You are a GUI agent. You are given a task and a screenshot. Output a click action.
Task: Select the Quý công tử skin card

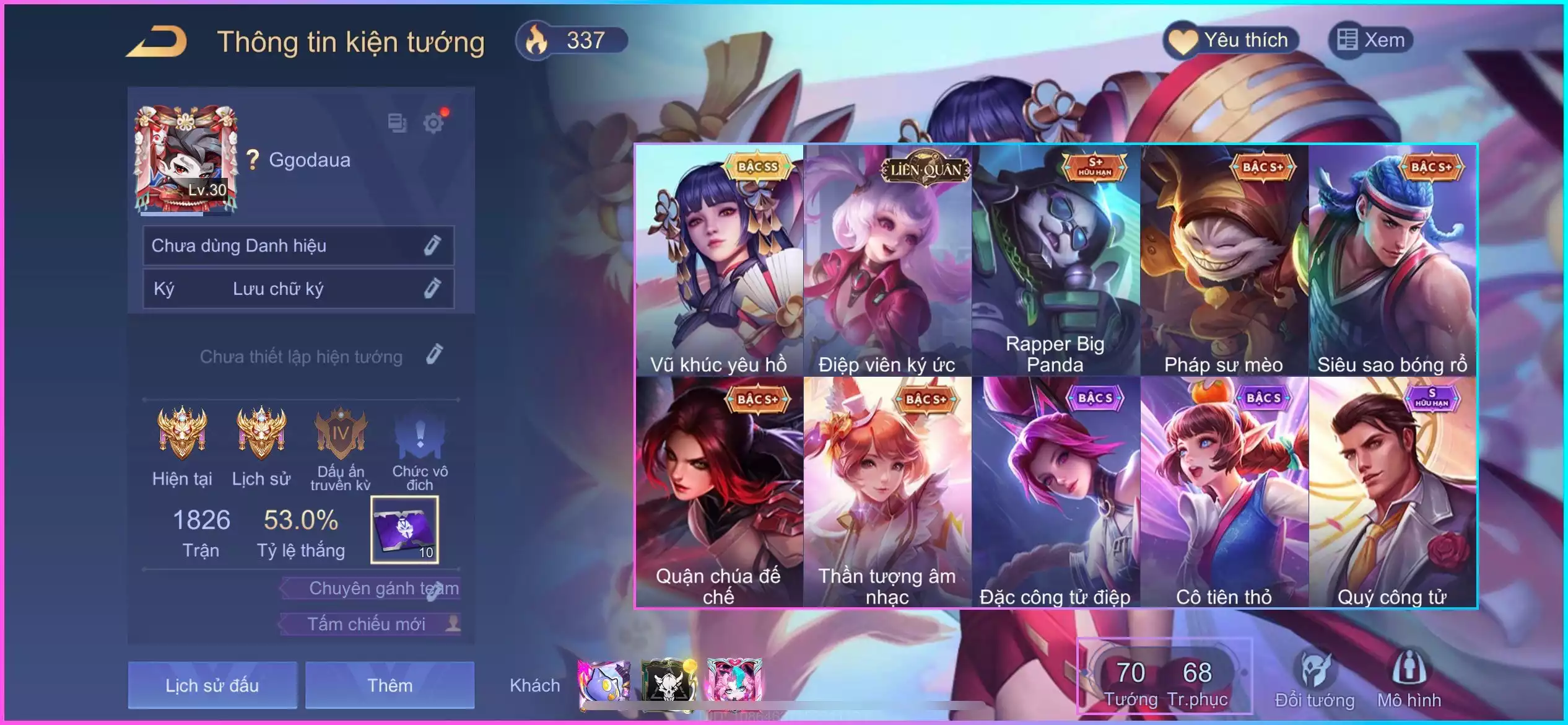pos(1392,492)
